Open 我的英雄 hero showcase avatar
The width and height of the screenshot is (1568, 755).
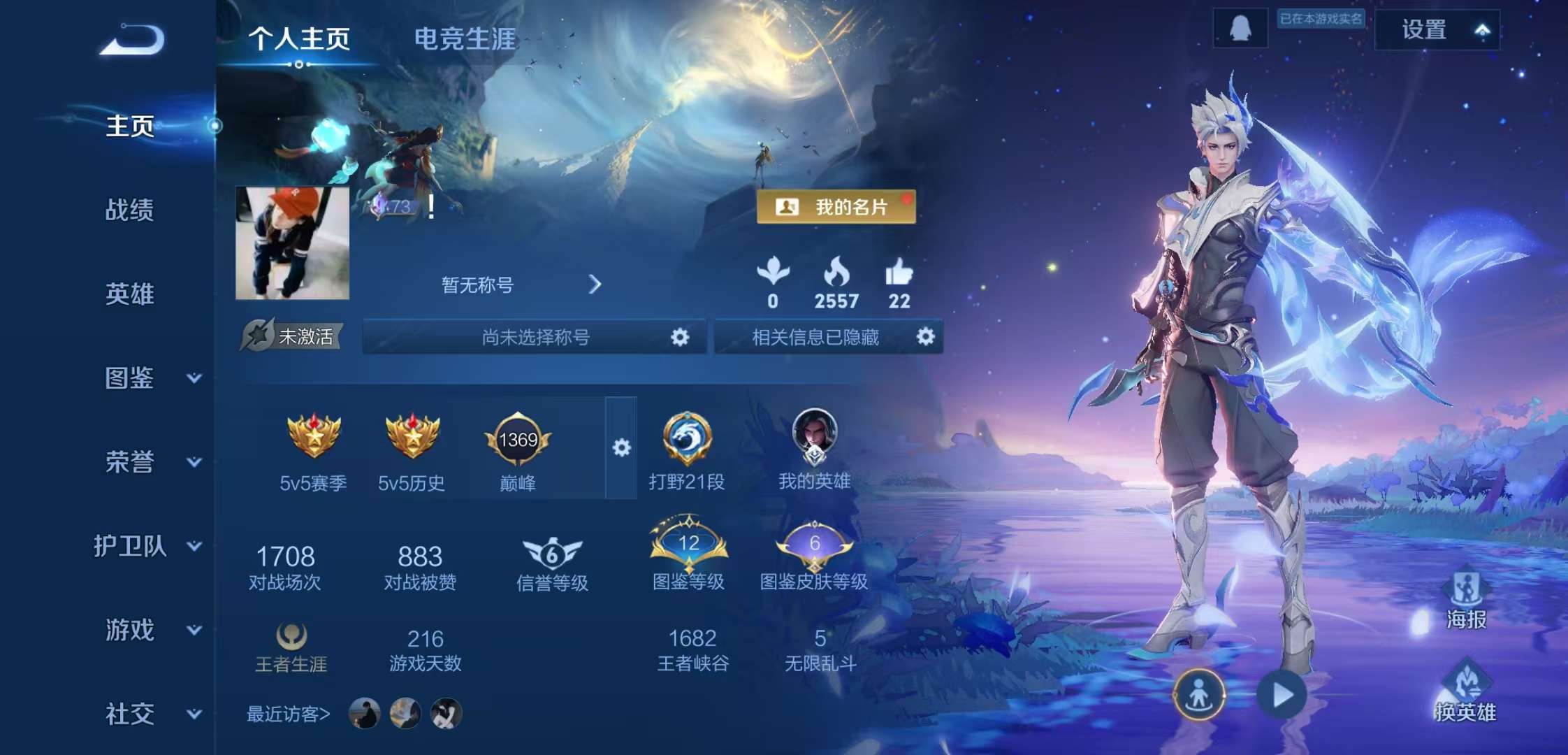pyautogui.click(x=814, y=440)
